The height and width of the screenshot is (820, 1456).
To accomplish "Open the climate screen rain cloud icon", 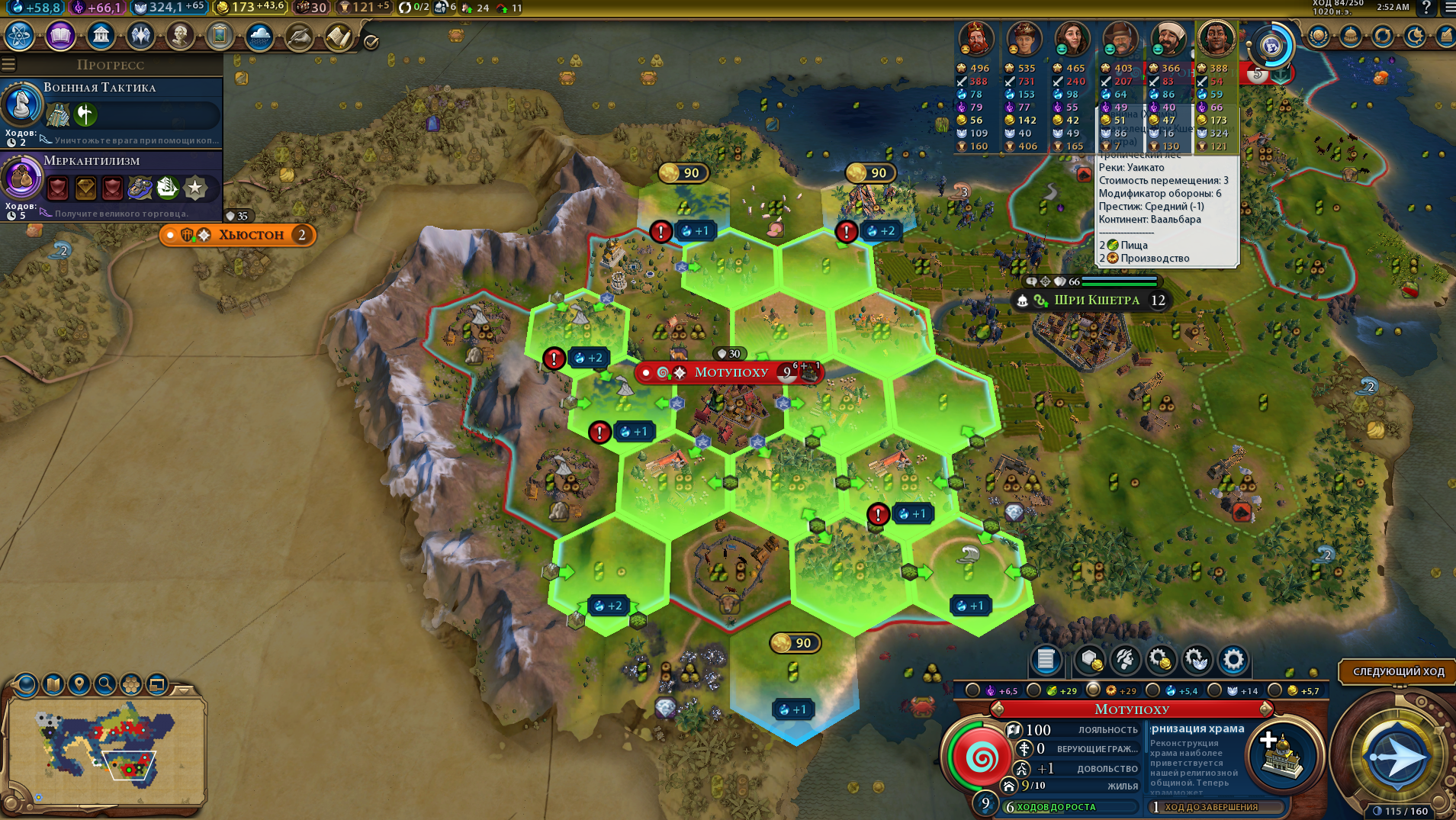I will pyautogui.click(x=259, y=36).
